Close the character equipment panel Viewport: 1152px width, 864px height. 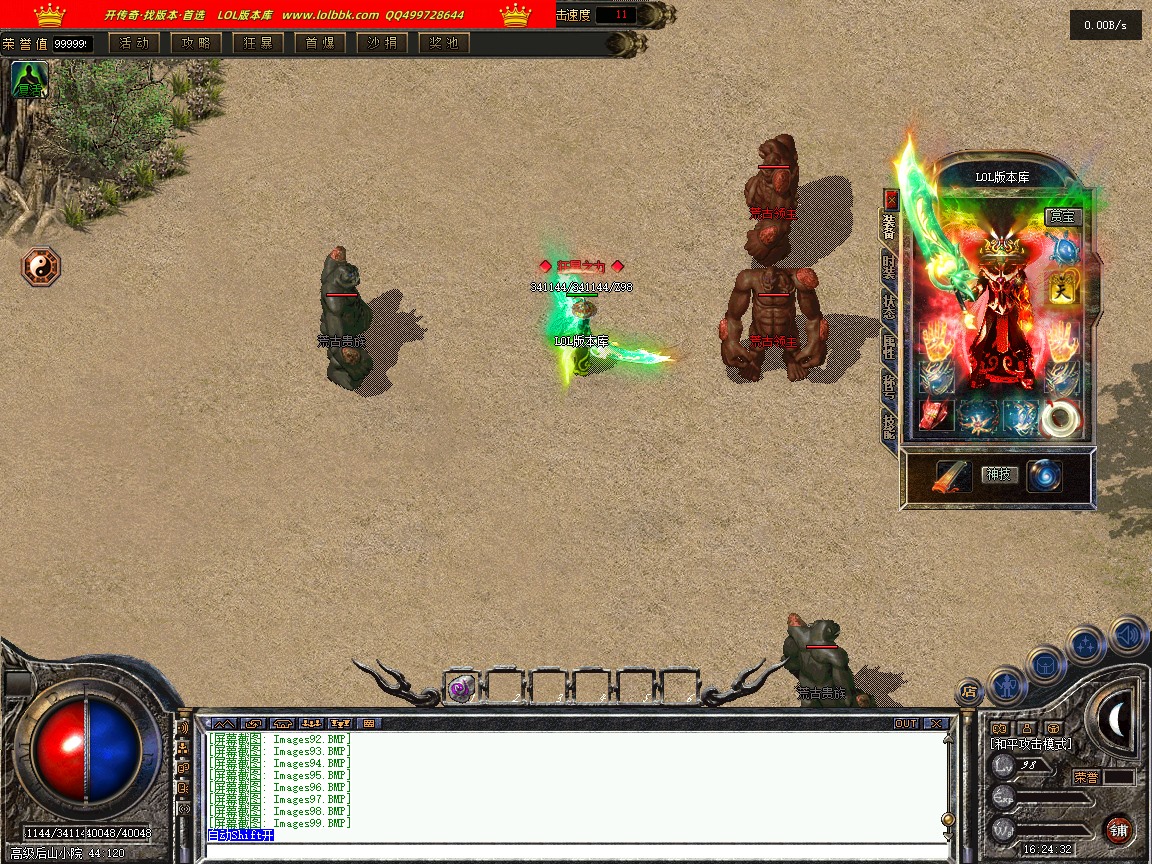[x=891, y=199]
